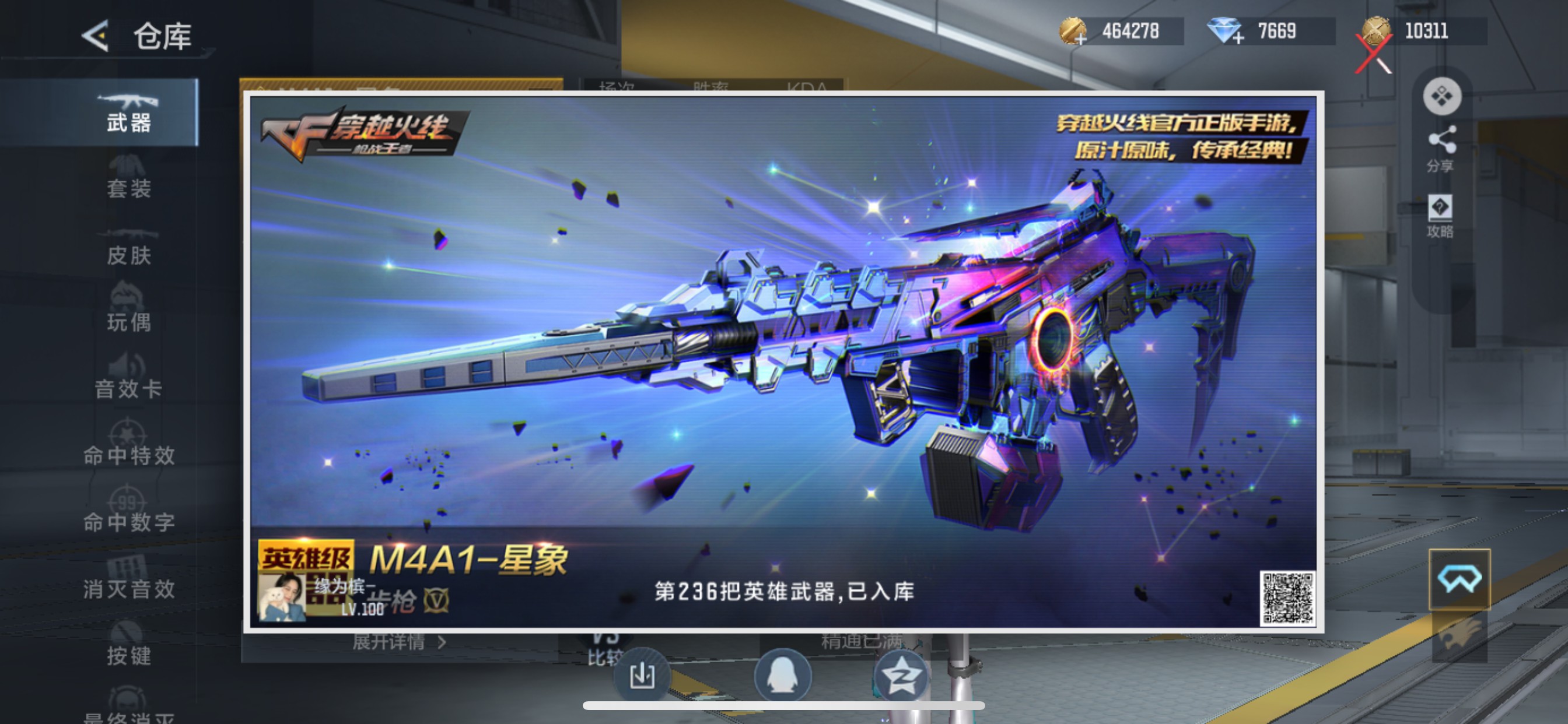Click the save image download icon
Image resolution: width=1568 pixels, height=724 pixels.
point(642,674)
